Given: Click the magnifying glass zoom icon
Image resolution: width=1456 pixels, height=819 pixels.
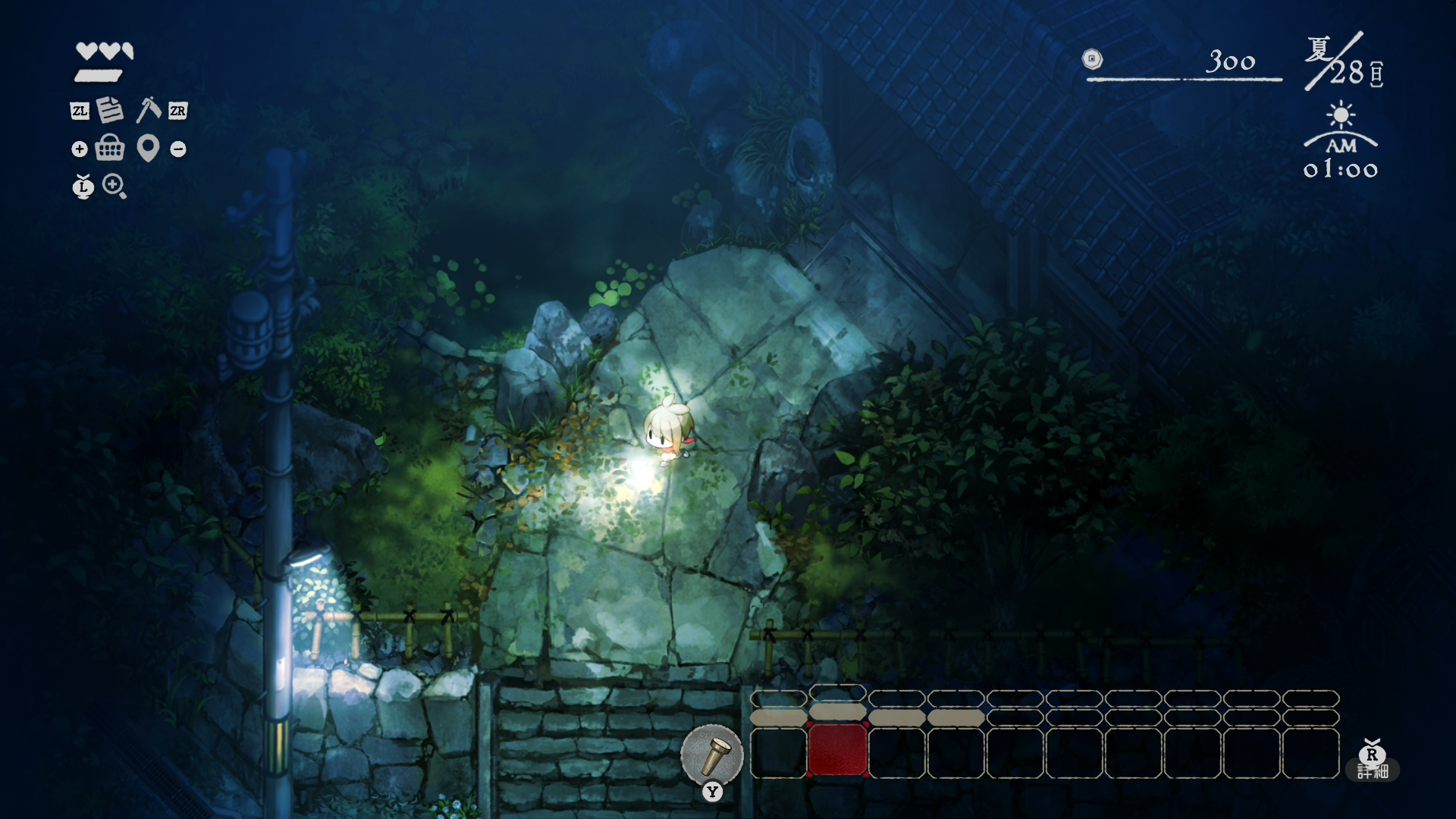Looking at the screenshot, I should click(115, 186).
